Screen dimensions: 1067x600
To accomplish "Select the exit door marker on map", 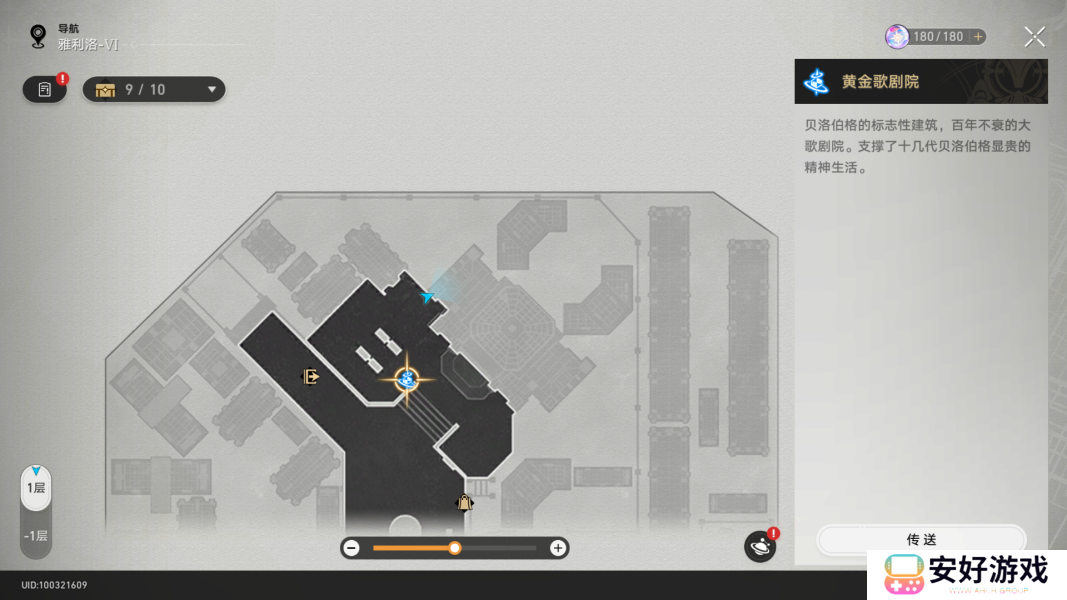I will pyautogui.click(x=311, y=377).
